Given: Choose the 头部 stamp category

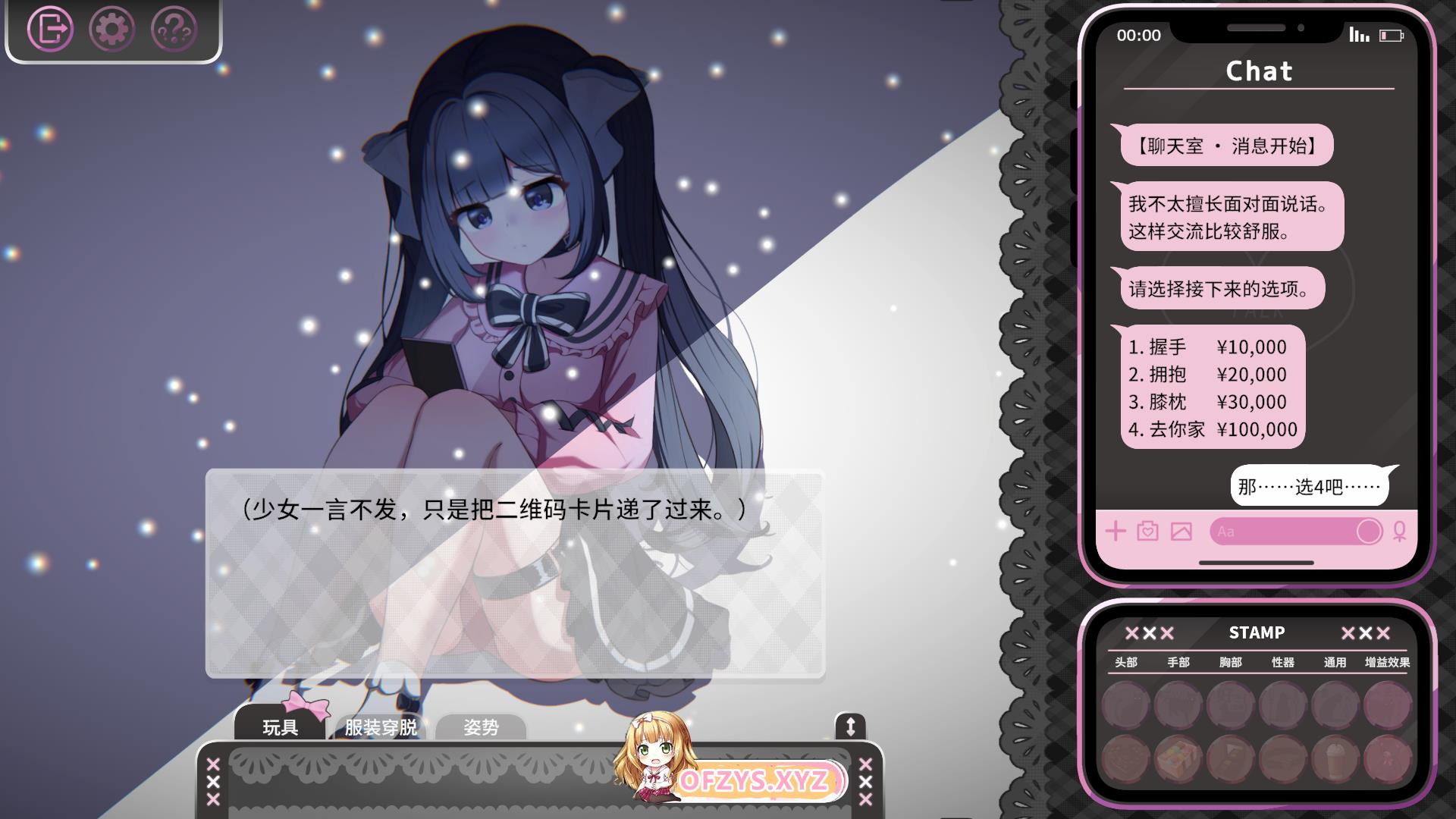Looking at the screenshot, I should 1125,662.
